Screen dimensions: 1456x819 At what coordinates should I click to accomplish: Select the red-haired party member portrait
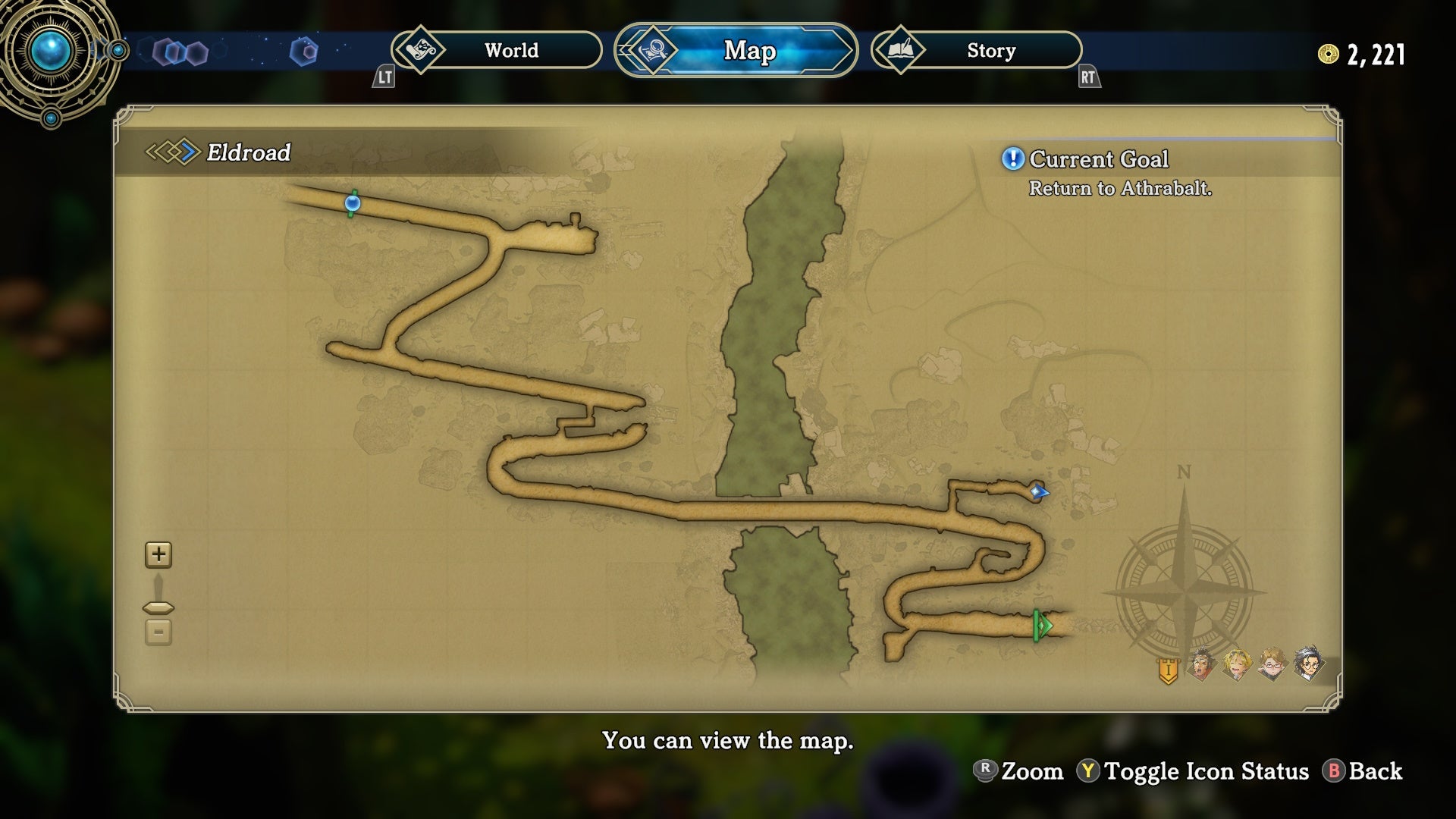pyautogui.click(x=1202, y=665)
